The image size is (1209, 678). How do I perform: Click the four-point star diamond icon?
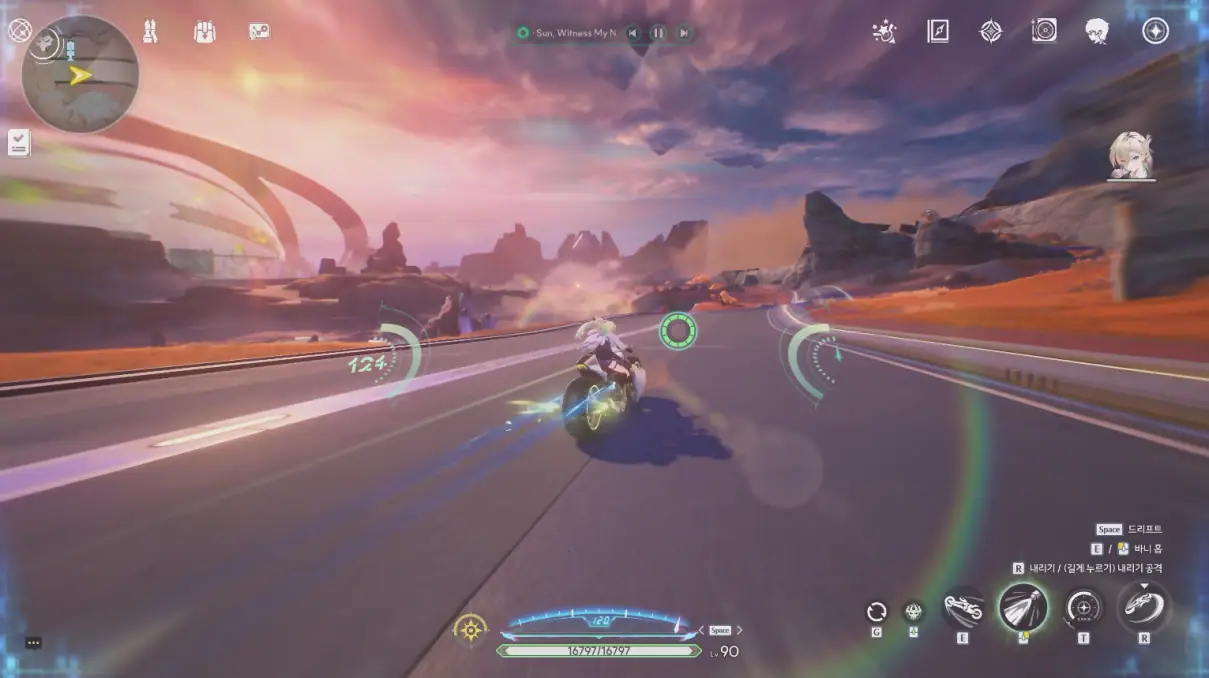coord(990,32)
